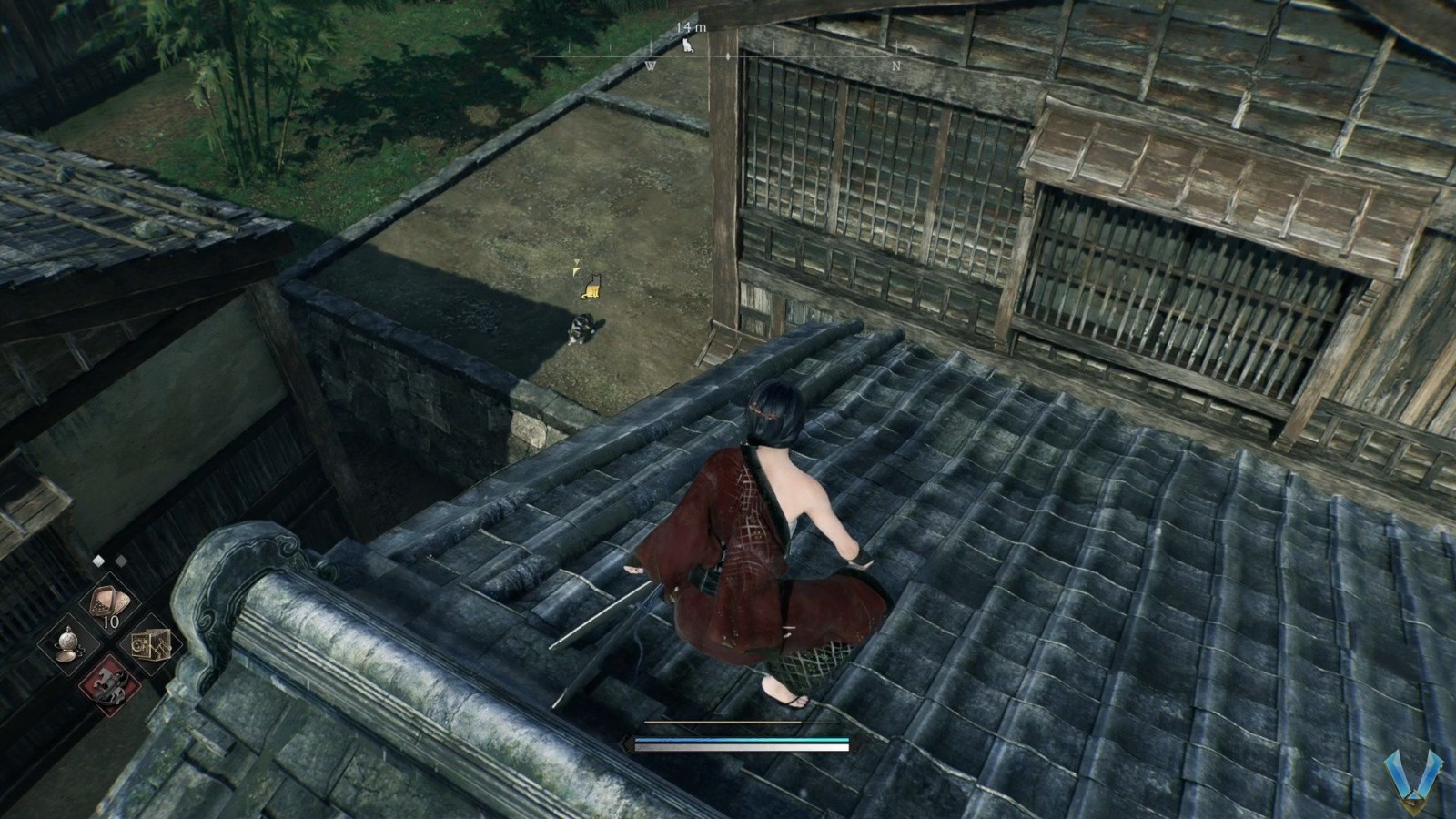Click the N marker on the compass

pyautogui.click(x=896, y=65)
